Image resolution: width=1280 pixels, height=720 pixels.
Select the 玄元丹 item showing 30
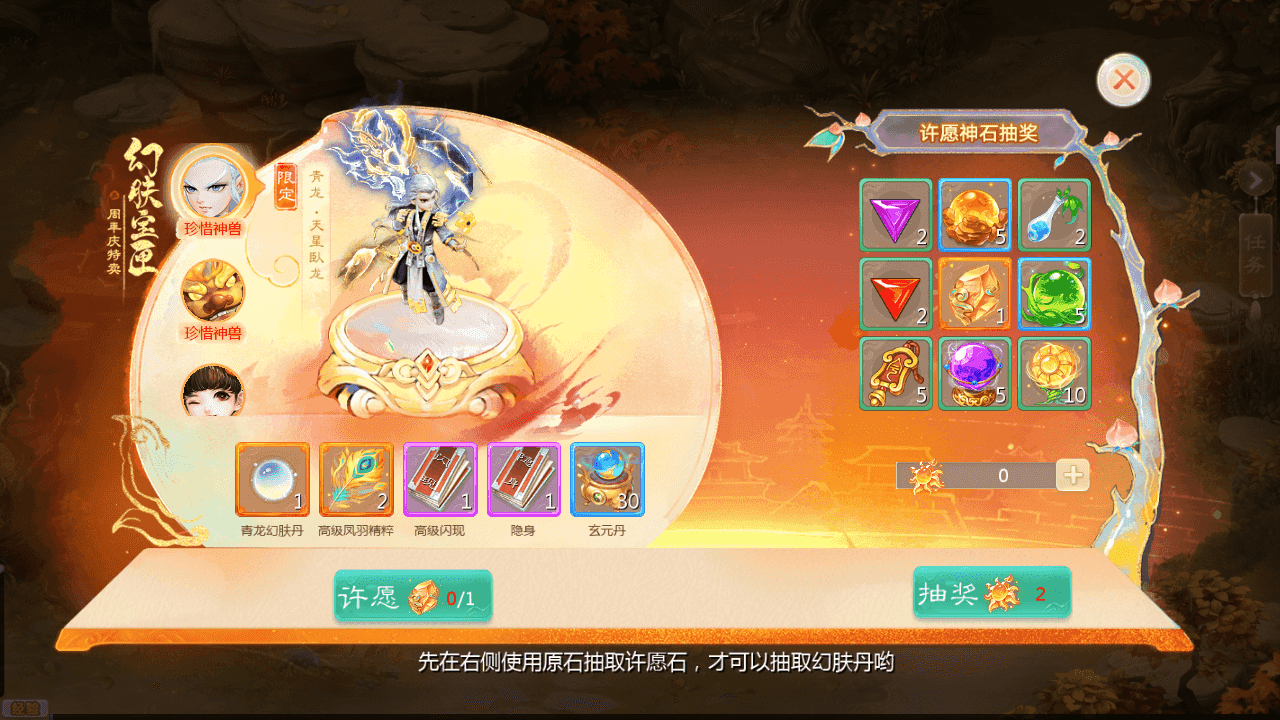tap(606, 480)
